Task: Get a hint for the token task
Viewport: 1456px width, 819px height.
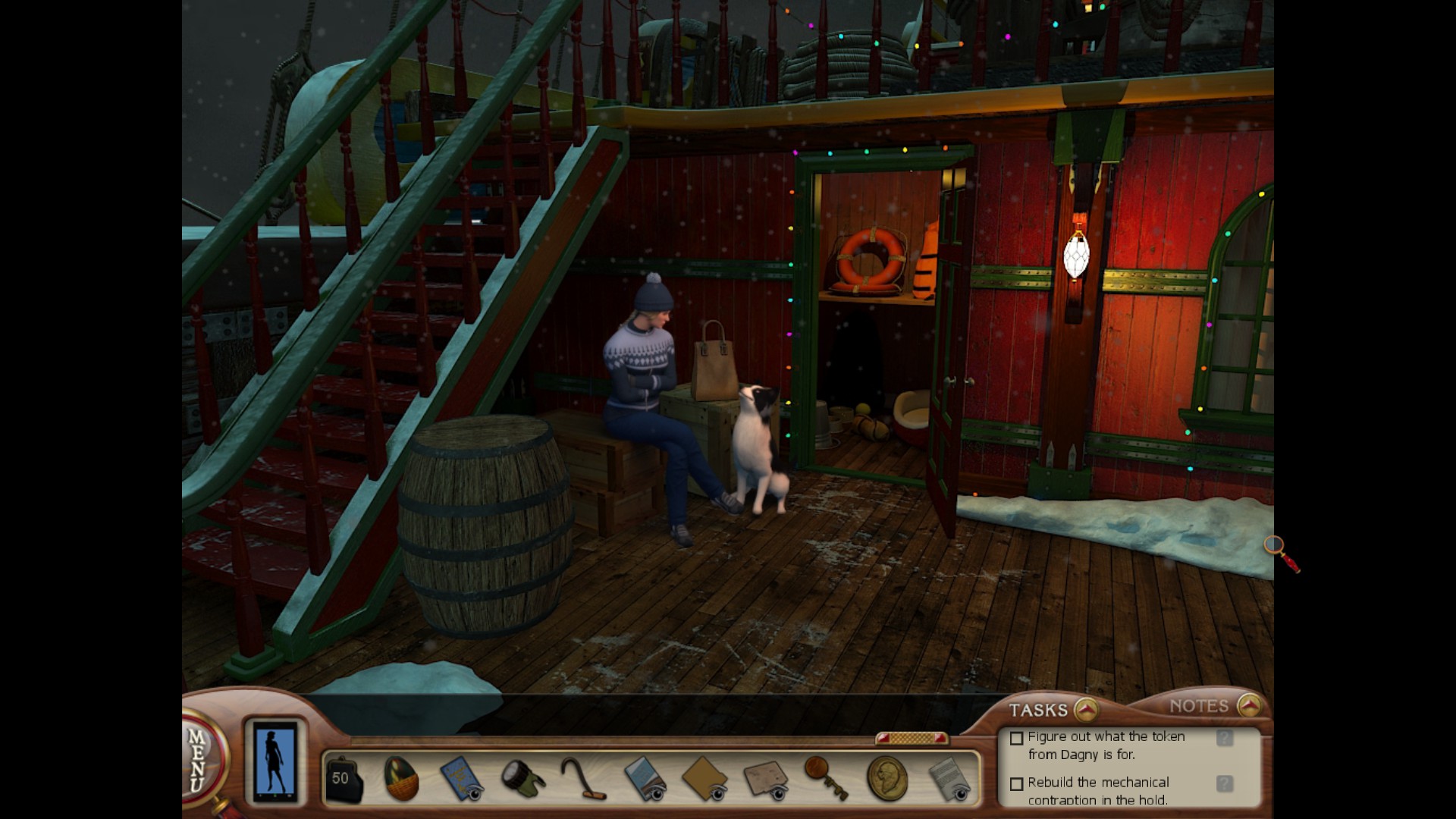Action: click(1224, 738)
